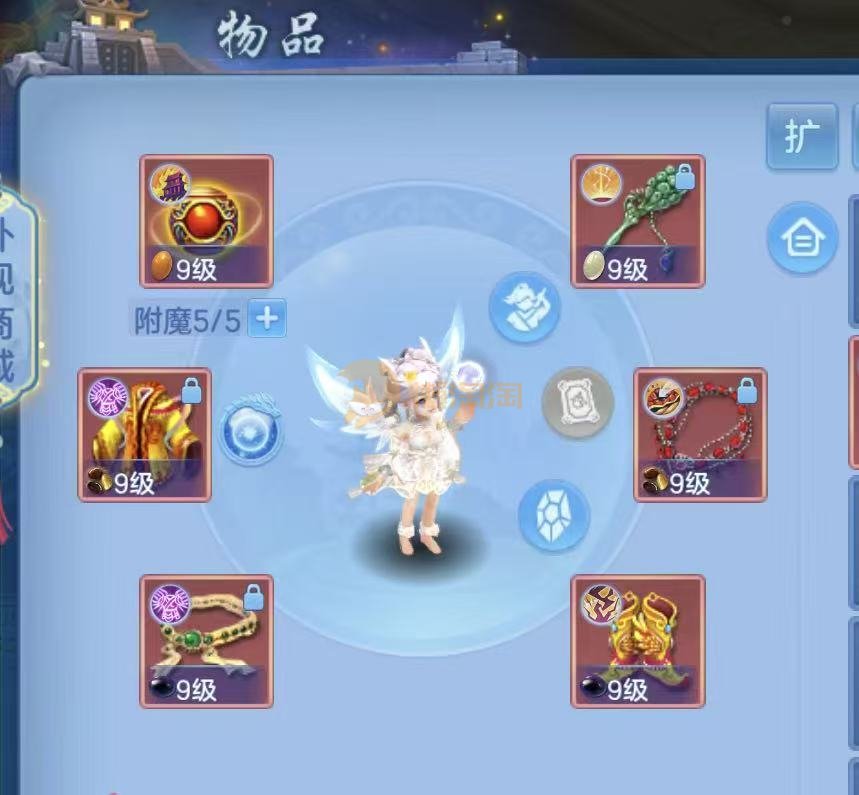Screen dimensions: 859x795
Task: Choose the green gem belt slot
Action: pos(206,641)
